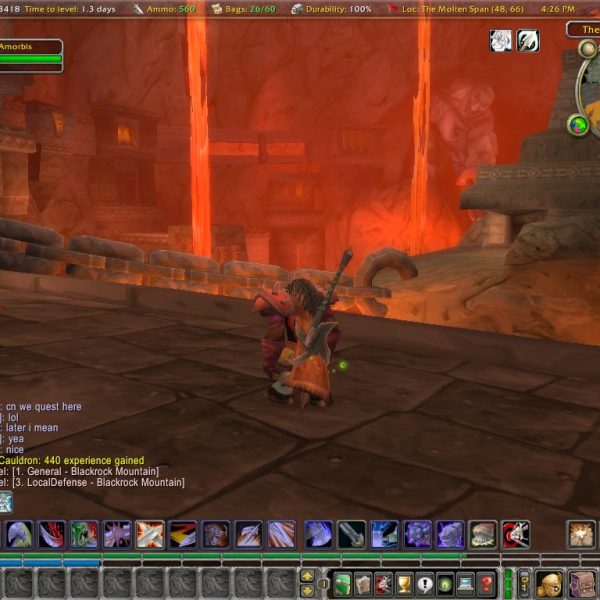Activate the crossed swords ability
This screenshot has height=600, width=600.
pos(150,535)
